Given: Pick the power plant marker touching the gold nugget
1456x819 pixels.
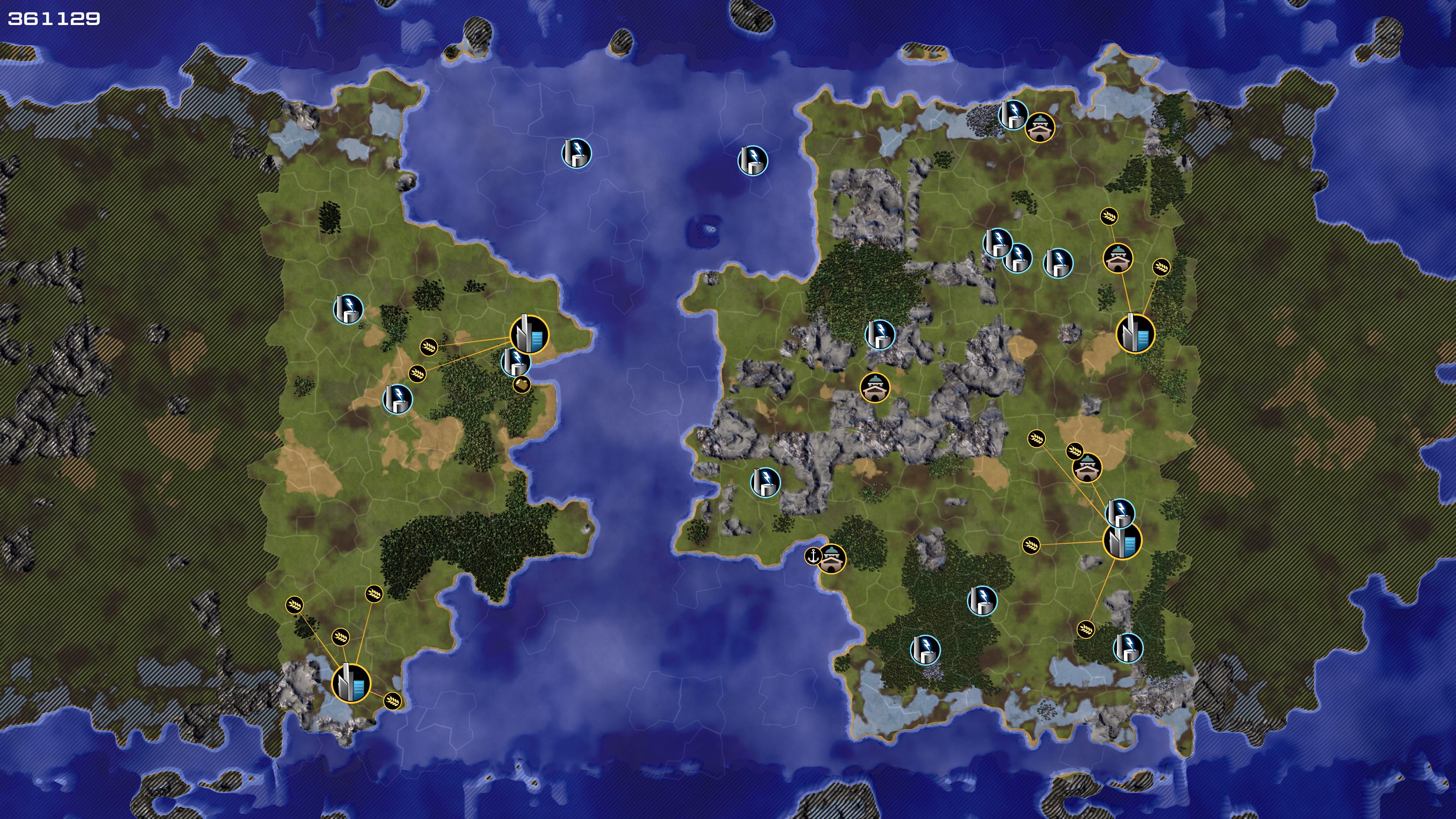Looking at the screenshot, I should pos(515,361).
